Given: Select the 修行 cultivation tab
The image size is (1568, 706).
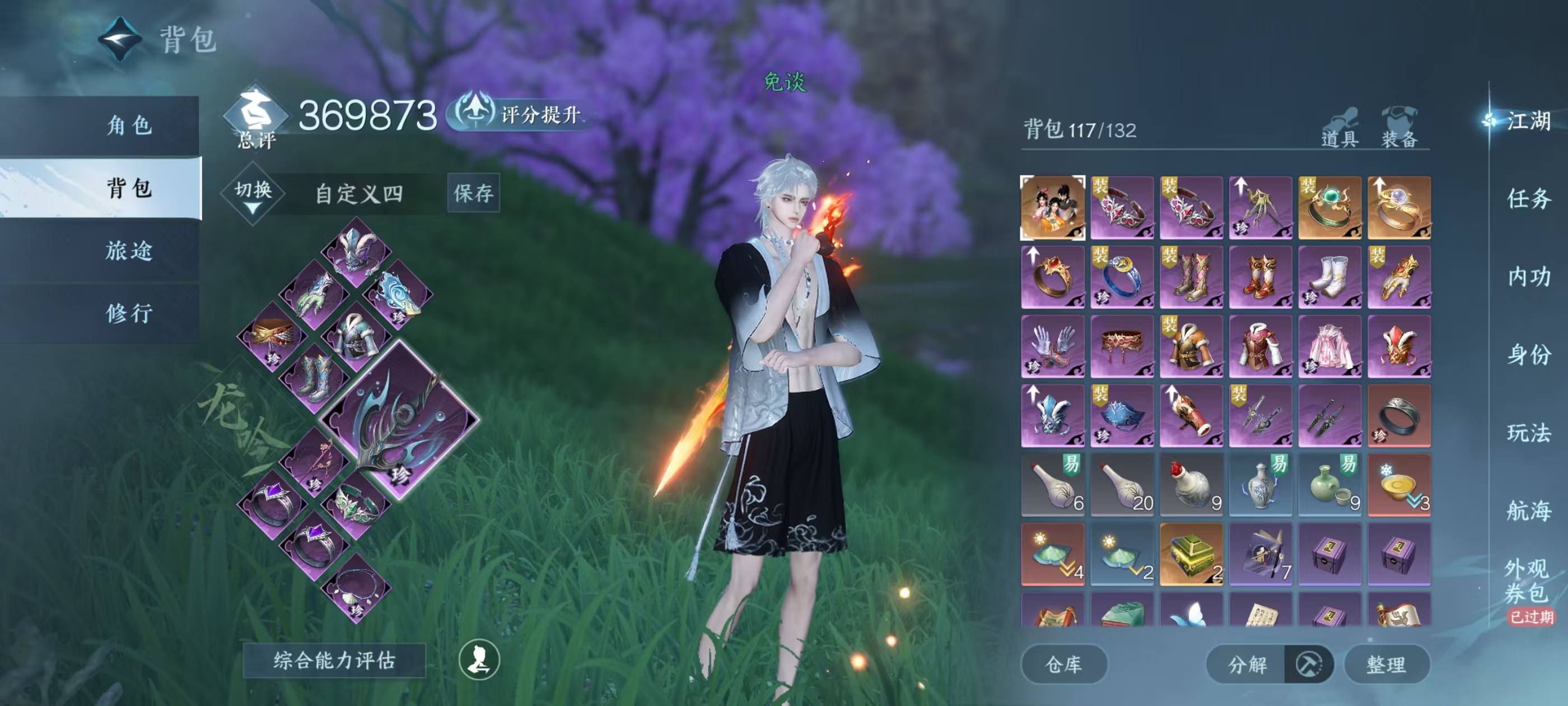Looking at the screenshot, I should (x=129, y=313).
